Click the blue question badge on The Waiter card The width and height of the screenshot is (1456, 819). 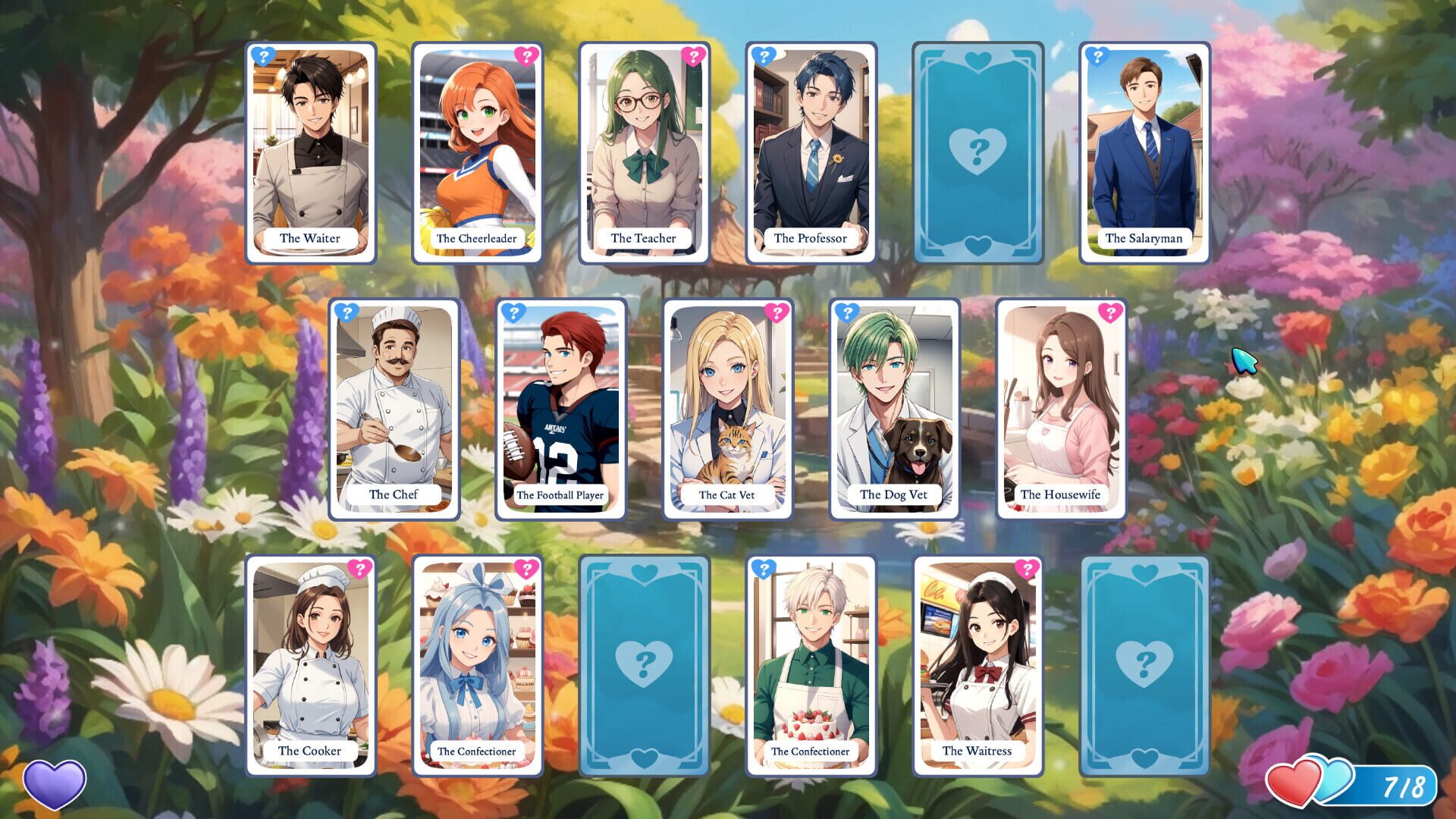point(263,57)
